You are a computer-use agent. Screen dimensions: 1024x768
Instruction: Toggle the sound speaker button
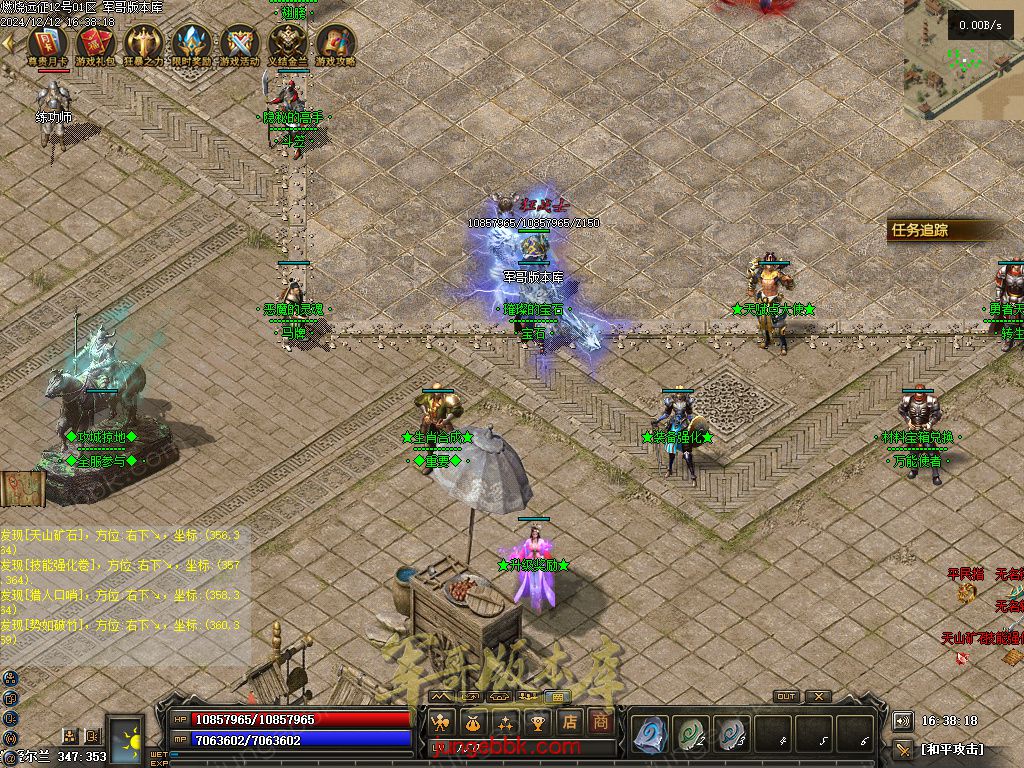coord(903,721)
